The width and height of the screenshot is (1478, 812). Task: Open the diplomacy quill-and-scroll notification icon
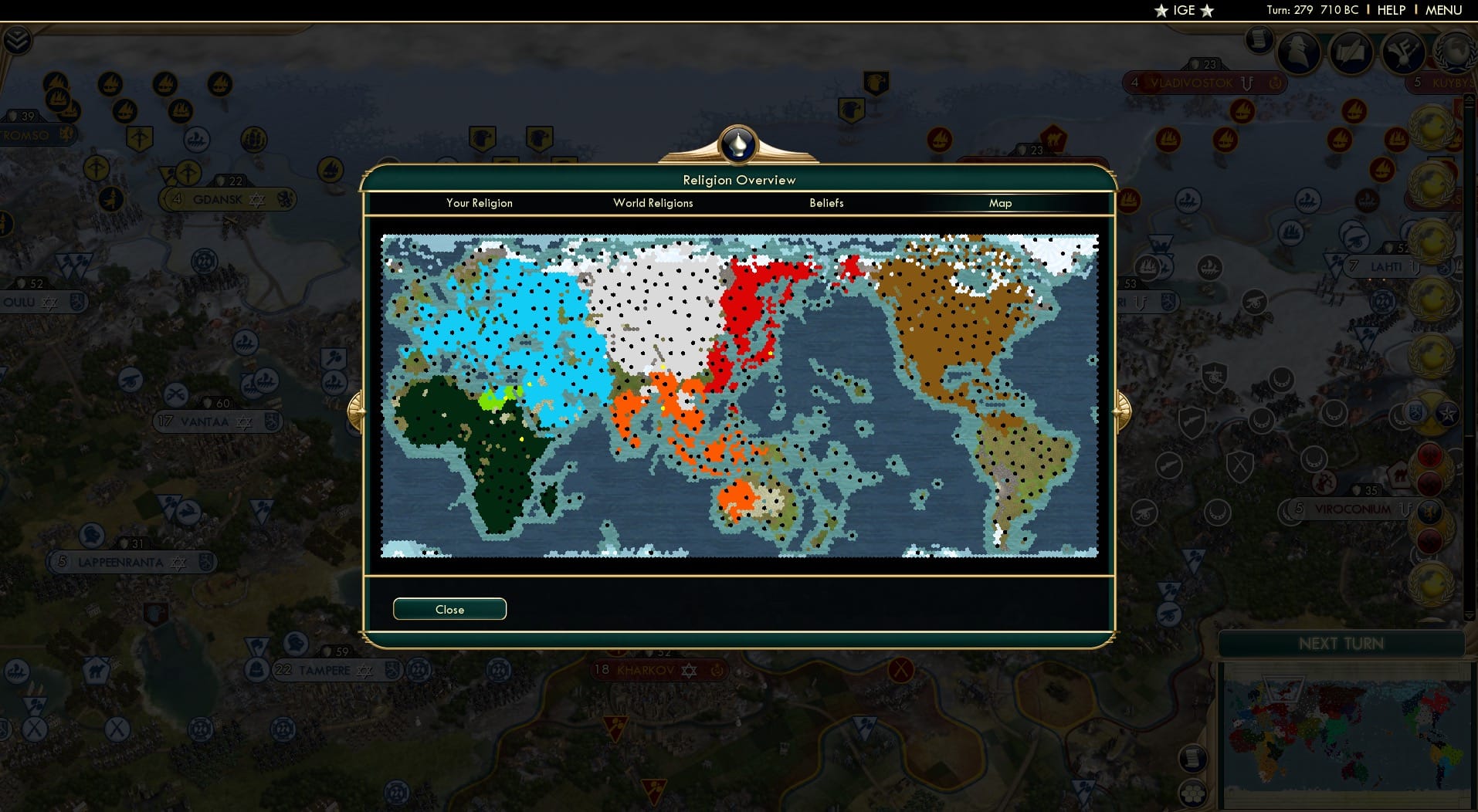pos(1351,54)
